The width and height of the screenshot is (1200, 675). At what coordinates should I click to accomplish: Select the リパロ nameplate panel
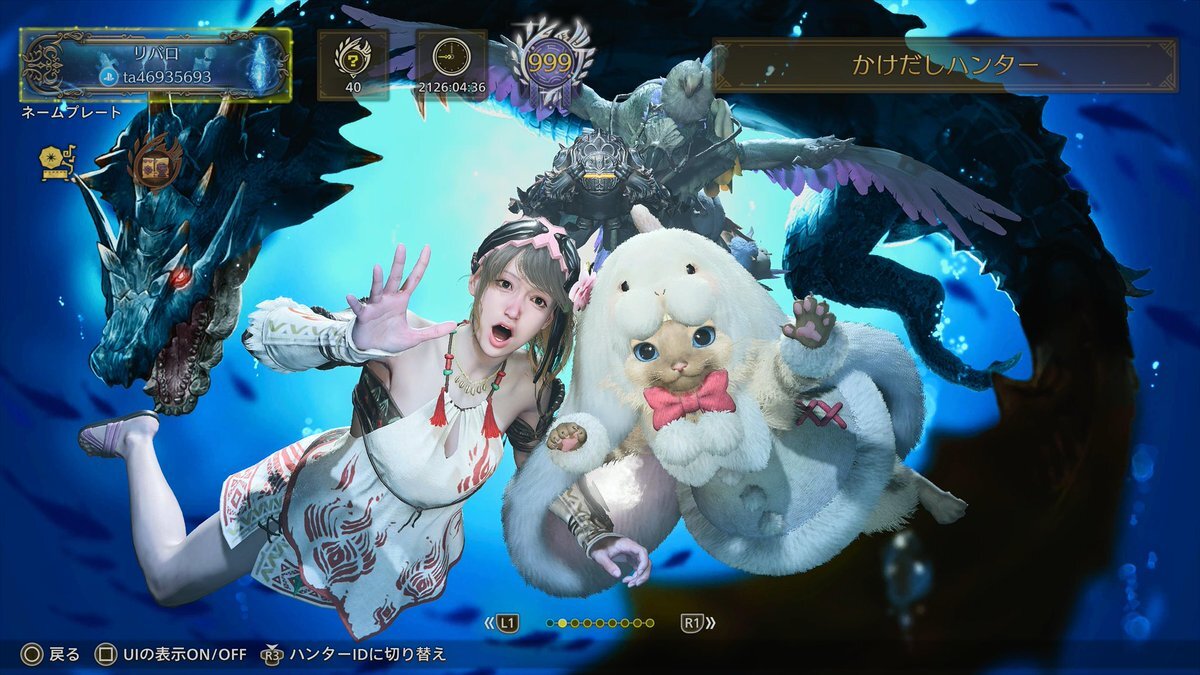[156, 65]
